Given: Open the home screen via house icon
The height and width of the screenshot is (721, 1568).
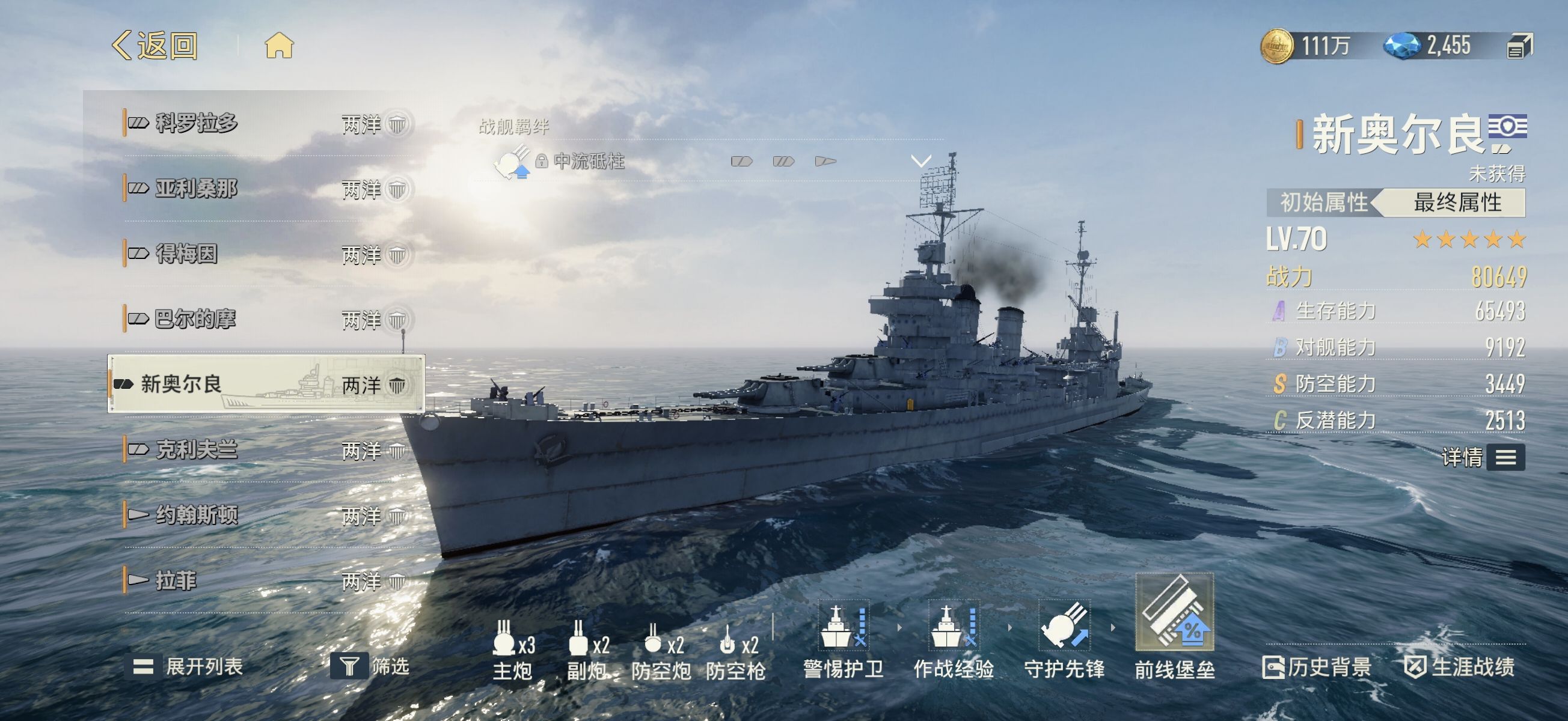Looking at the screenshot, I should pyautogui.click(x=279, y=46).
